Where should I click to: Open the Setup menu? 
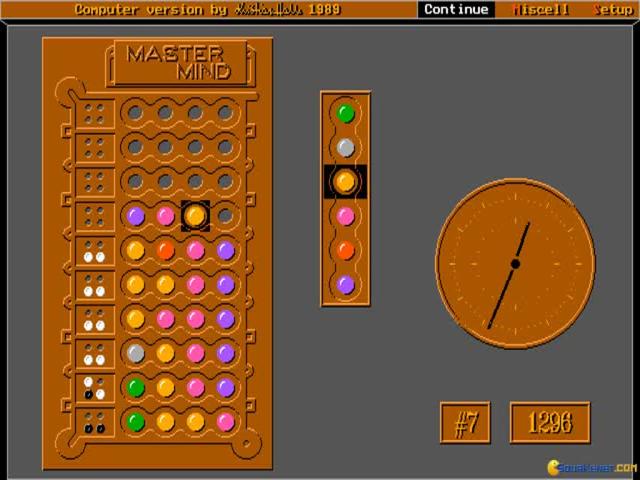point(613,9)
